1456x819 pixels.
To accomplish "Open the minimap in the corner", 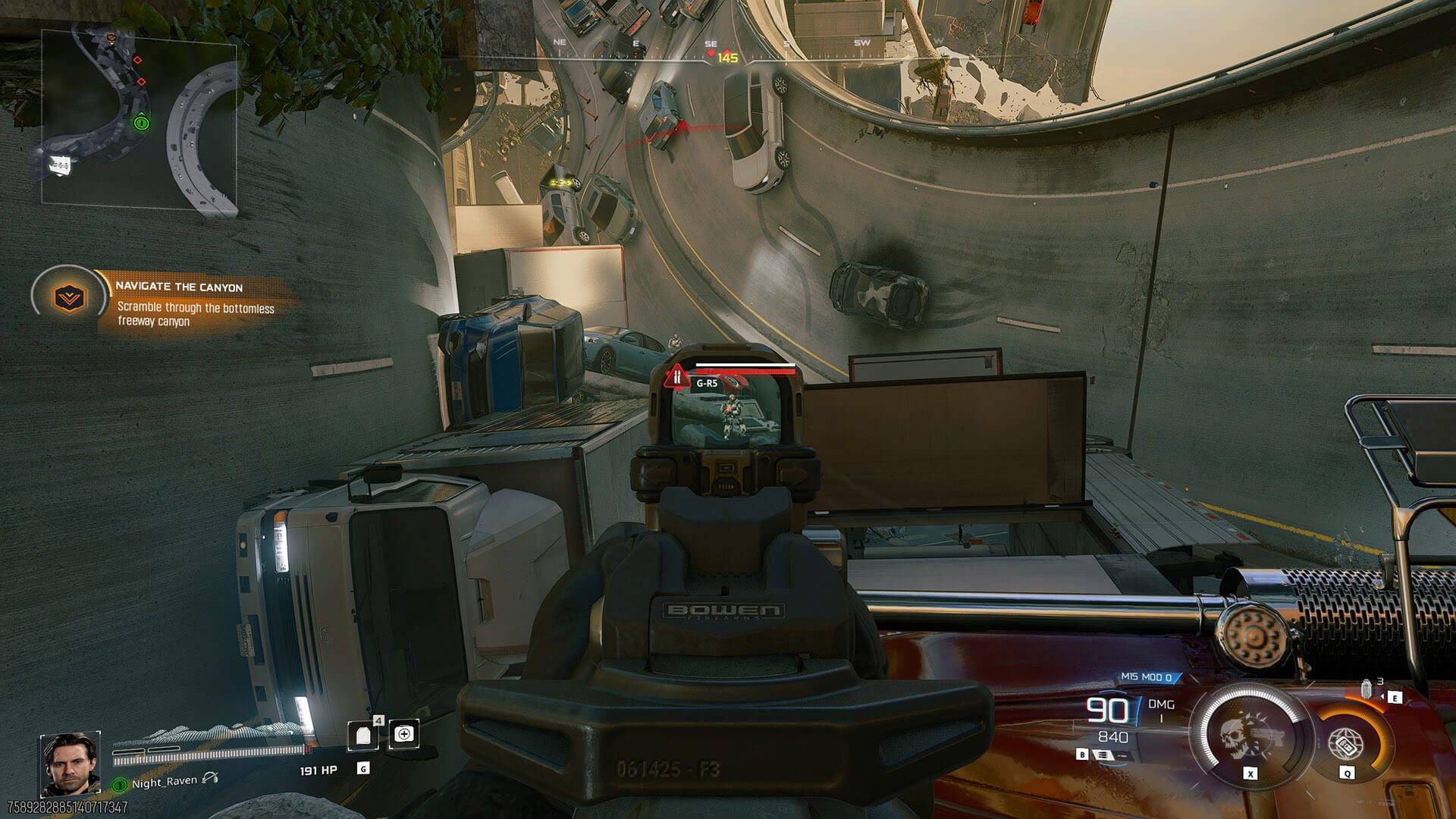I will click(x=139, y=119).
